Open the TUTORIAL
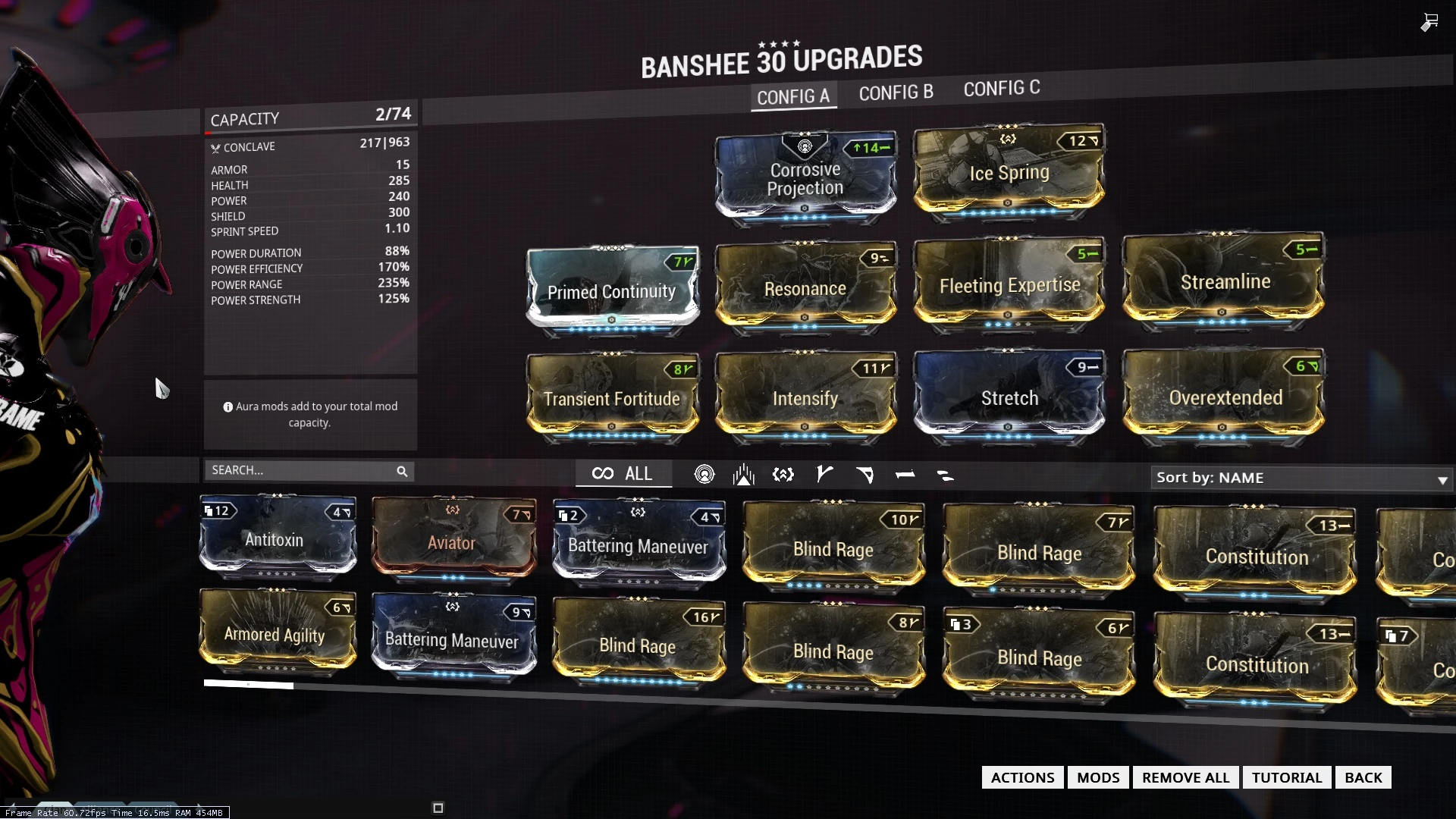 click(1286, 777)
